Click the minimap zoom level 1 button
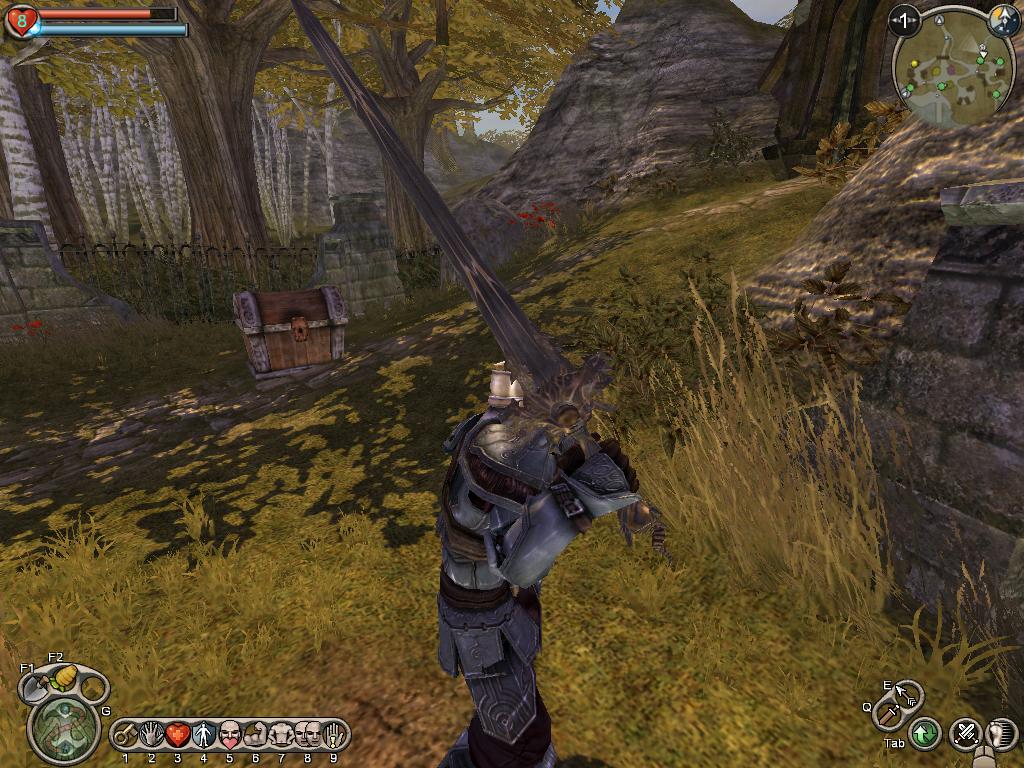This screenshot has width=1024, height=768. [905, 20]
